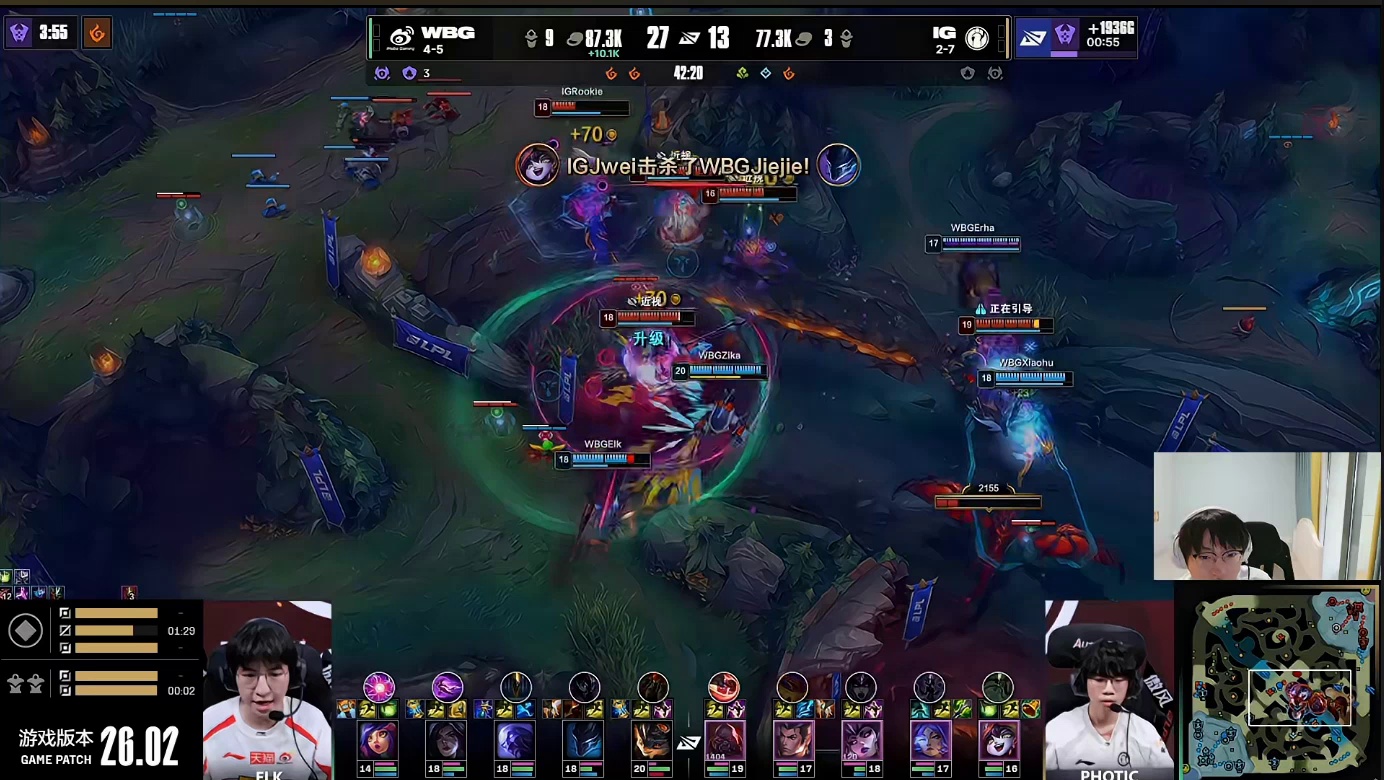Open the PHOTIC player camera feed
Image resolution: width=1384 pixels, height=780 pixels.
pos(1108,690)
